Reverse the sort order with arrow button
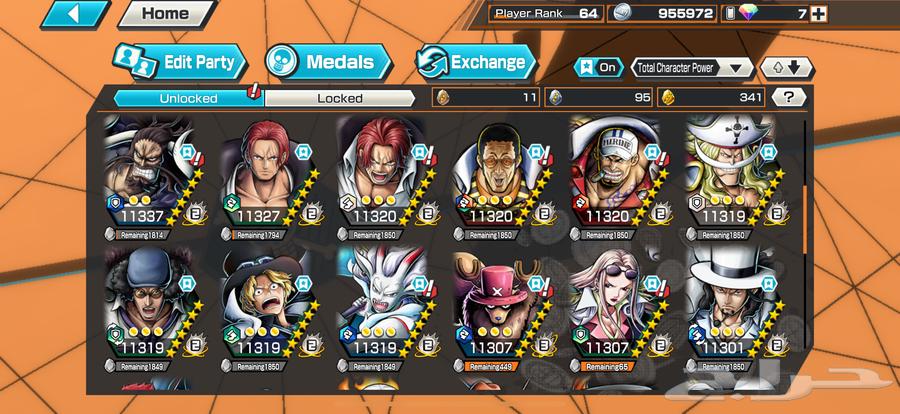The image size is (900, 414). click(787, 68)
